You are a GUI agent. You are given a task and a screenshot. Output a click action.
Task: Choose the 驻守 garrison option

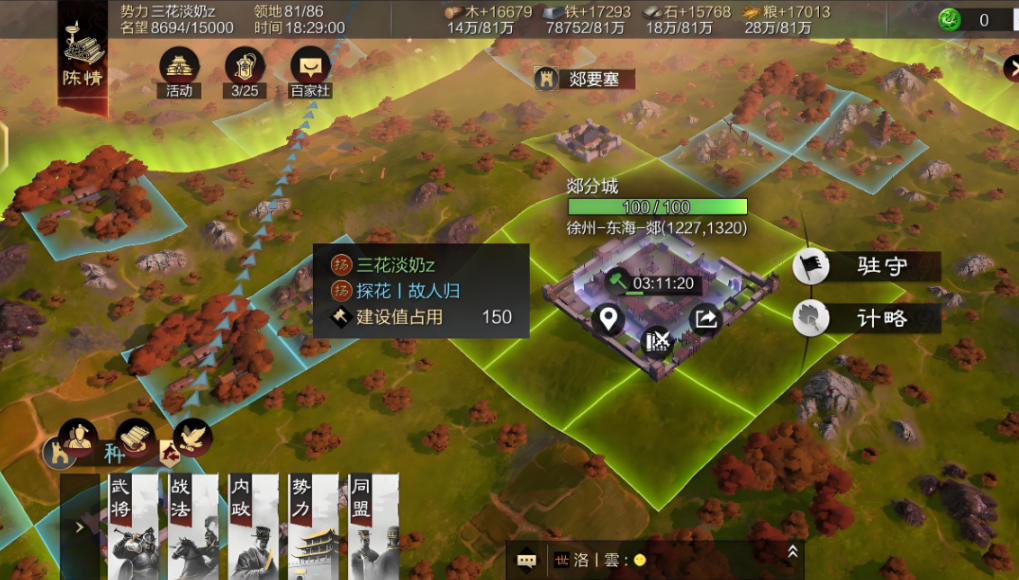coord(866,266)
